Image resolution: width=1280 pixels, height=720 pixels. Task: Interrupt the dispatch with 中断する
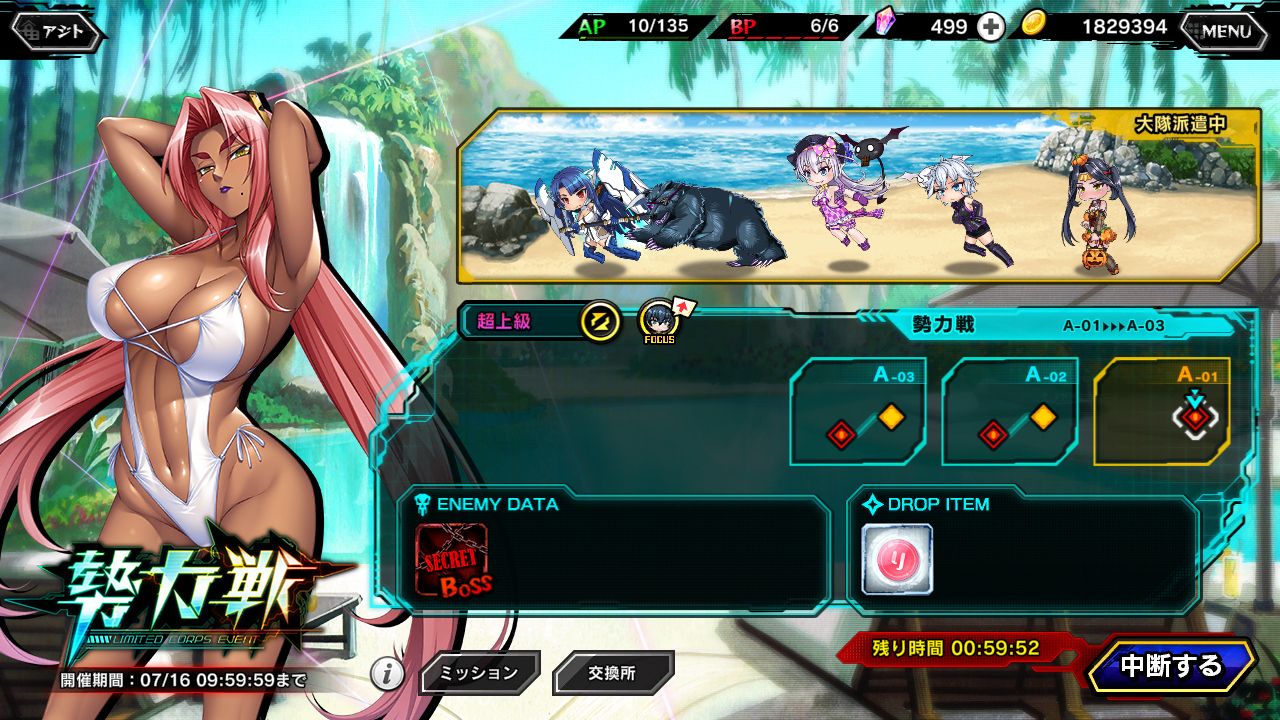coord(1171,666)
